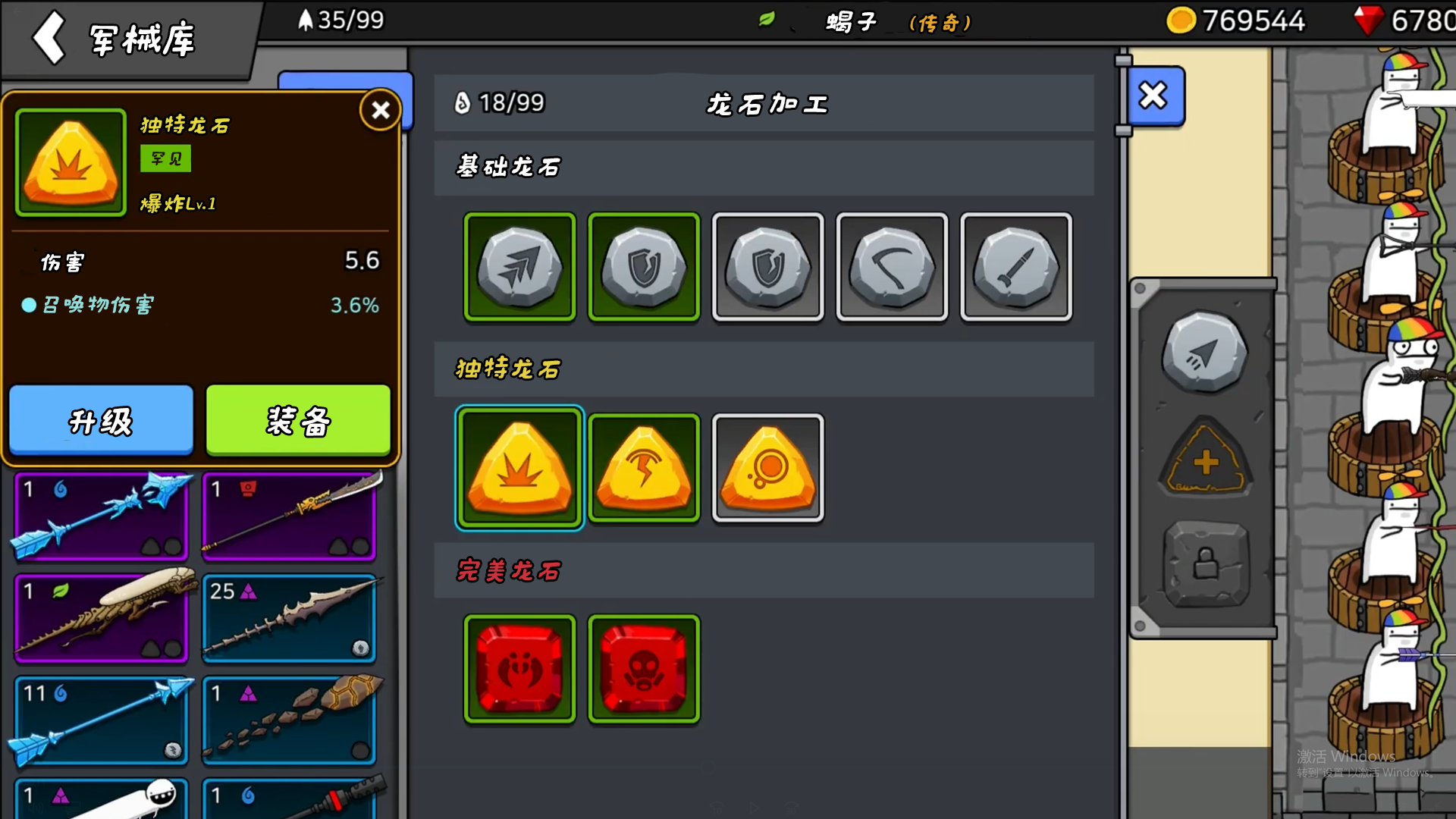Select the first shield basic dragon stone
This screenshot has width=1456, height=819.
(x=644, y=267)
